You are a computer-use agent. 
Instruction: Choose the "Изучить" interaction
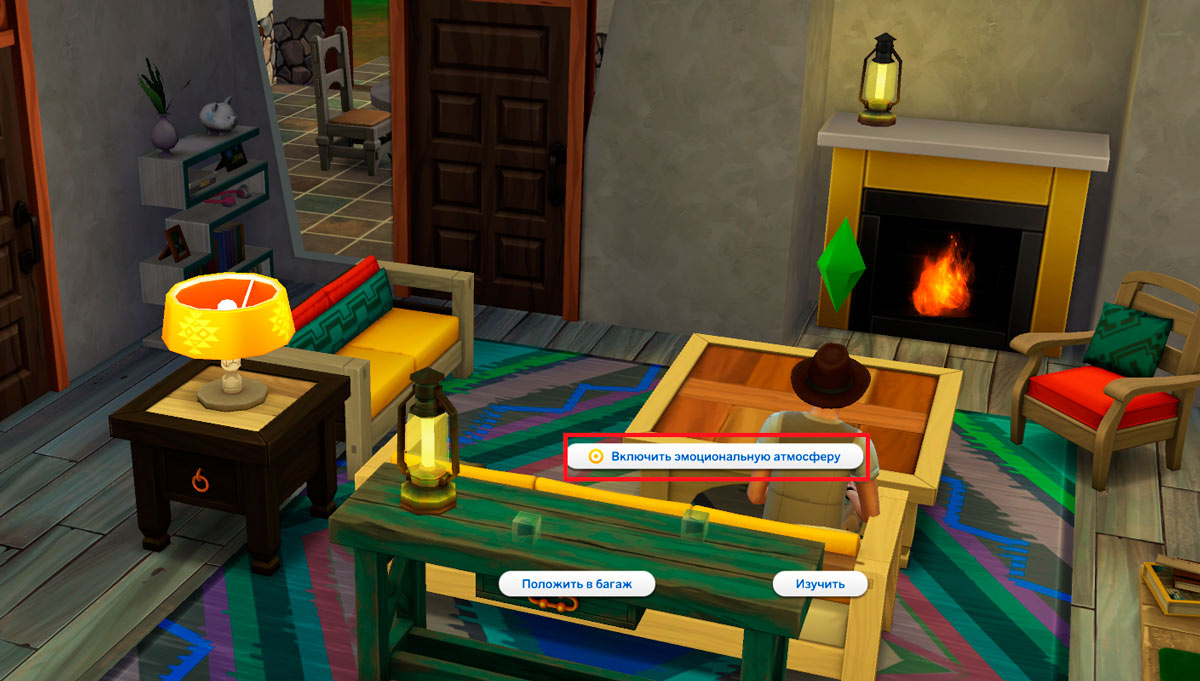(820, 584)
